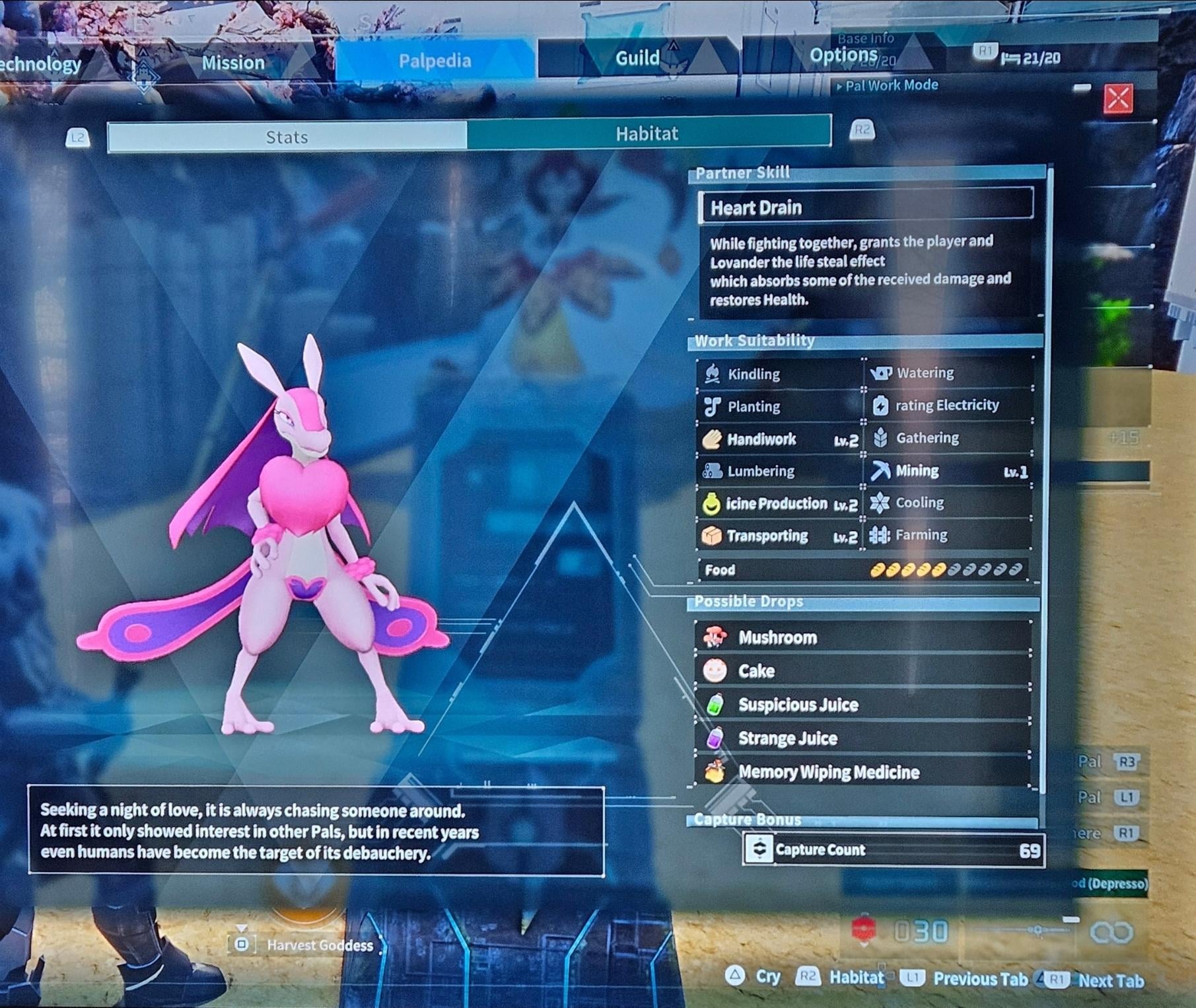Choose the Mushroom drop entry
The width and height of the screenshot is (1196, 1008).
862,637
